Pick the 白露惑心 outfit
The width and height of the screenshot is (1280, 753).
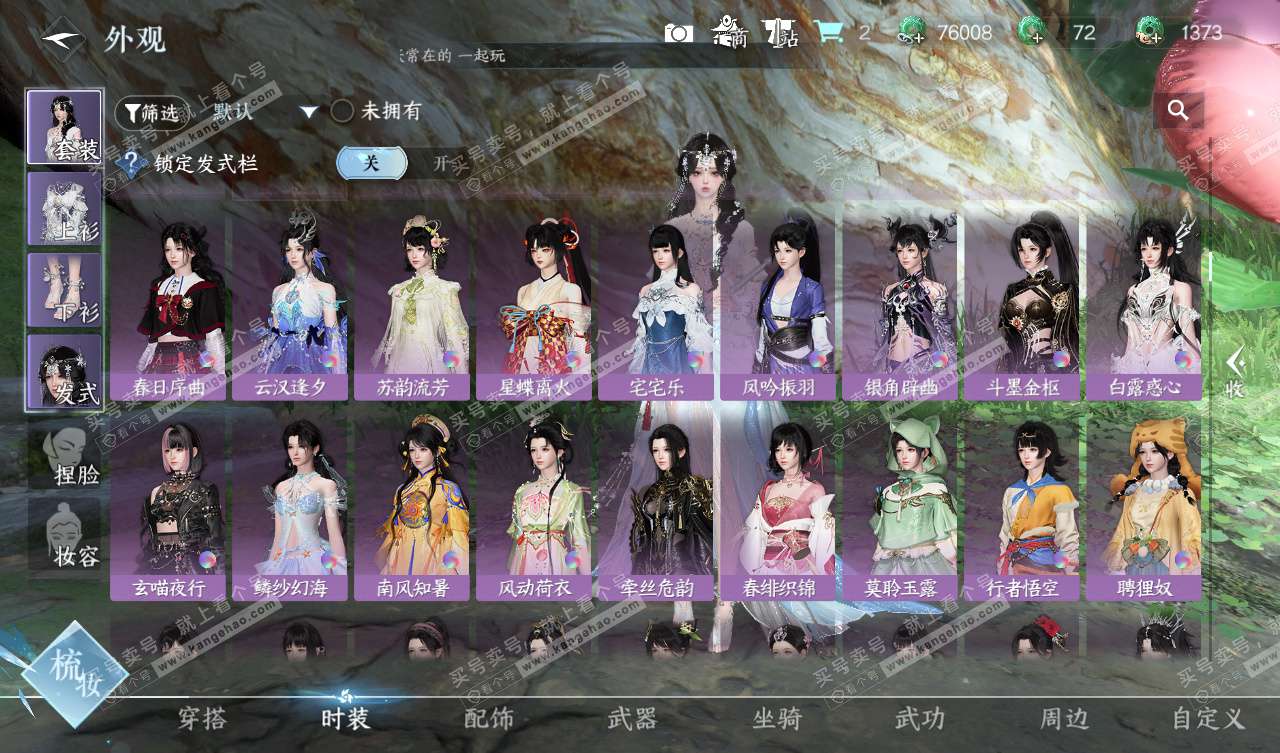click(1144, 304)
